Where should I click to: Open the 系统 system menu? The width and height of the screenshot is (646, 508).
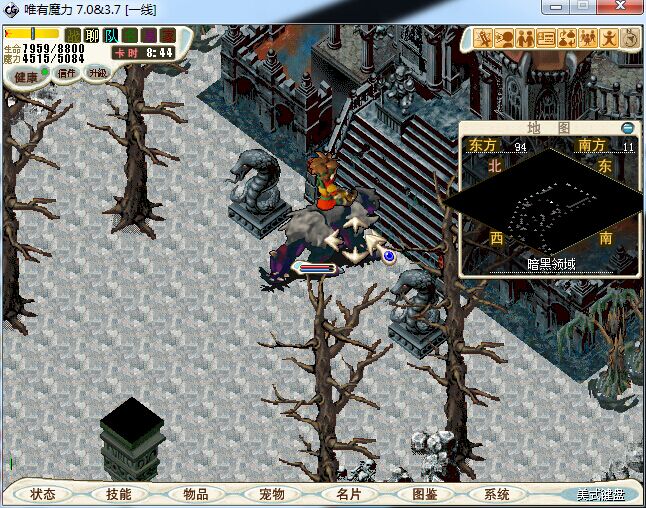pos(497,494)
